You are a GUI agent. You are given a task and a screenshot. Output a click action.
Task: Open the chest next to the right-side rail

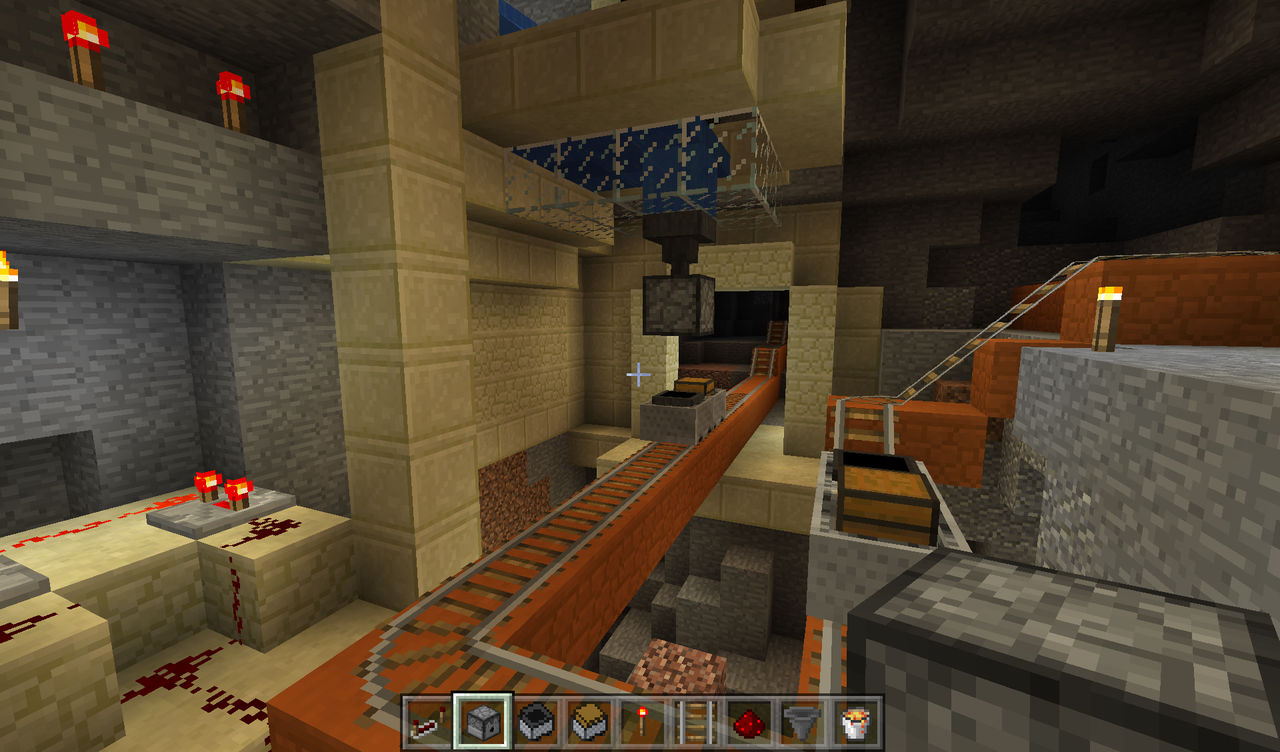point(884,502)
